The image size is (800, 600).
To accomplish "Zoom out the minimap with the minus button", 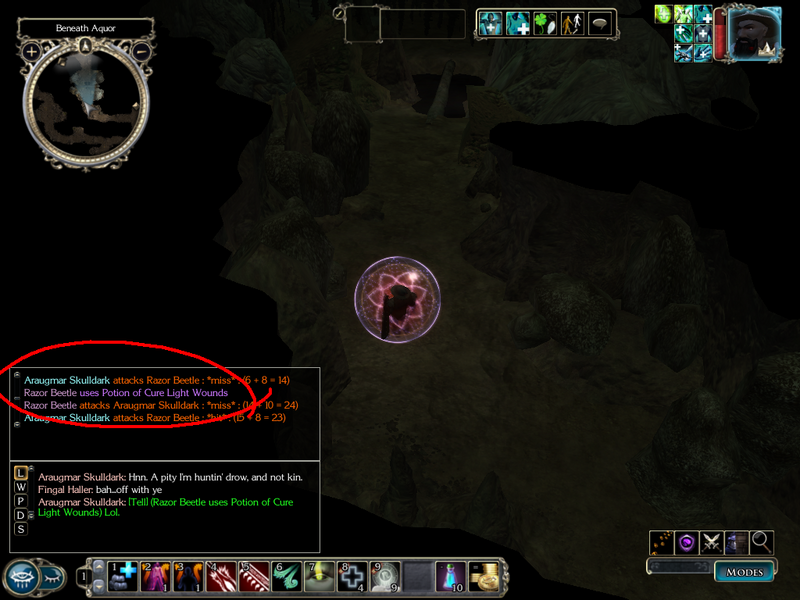I will (x=141, y=51).
